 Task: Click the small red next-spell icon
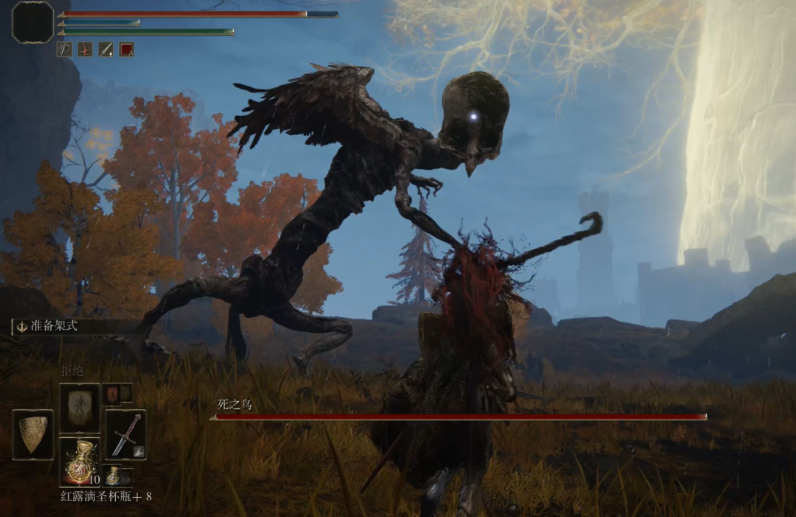111,393
